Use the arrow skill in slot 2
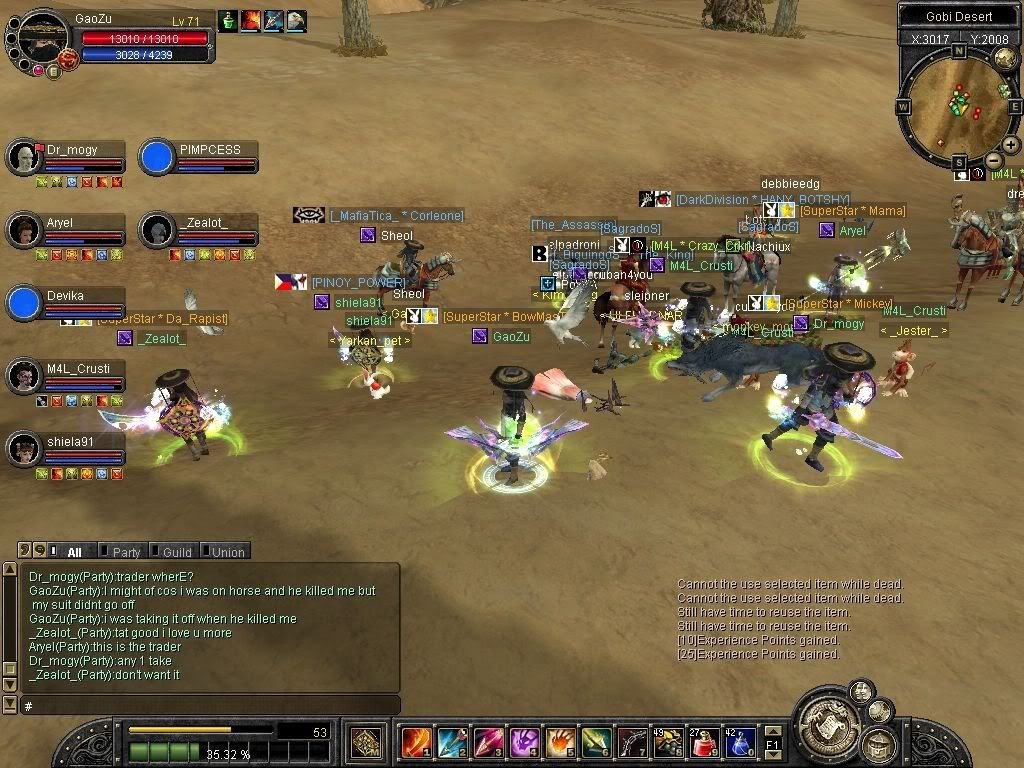This screenshot has height=768, width=1024. pos(451,743)
